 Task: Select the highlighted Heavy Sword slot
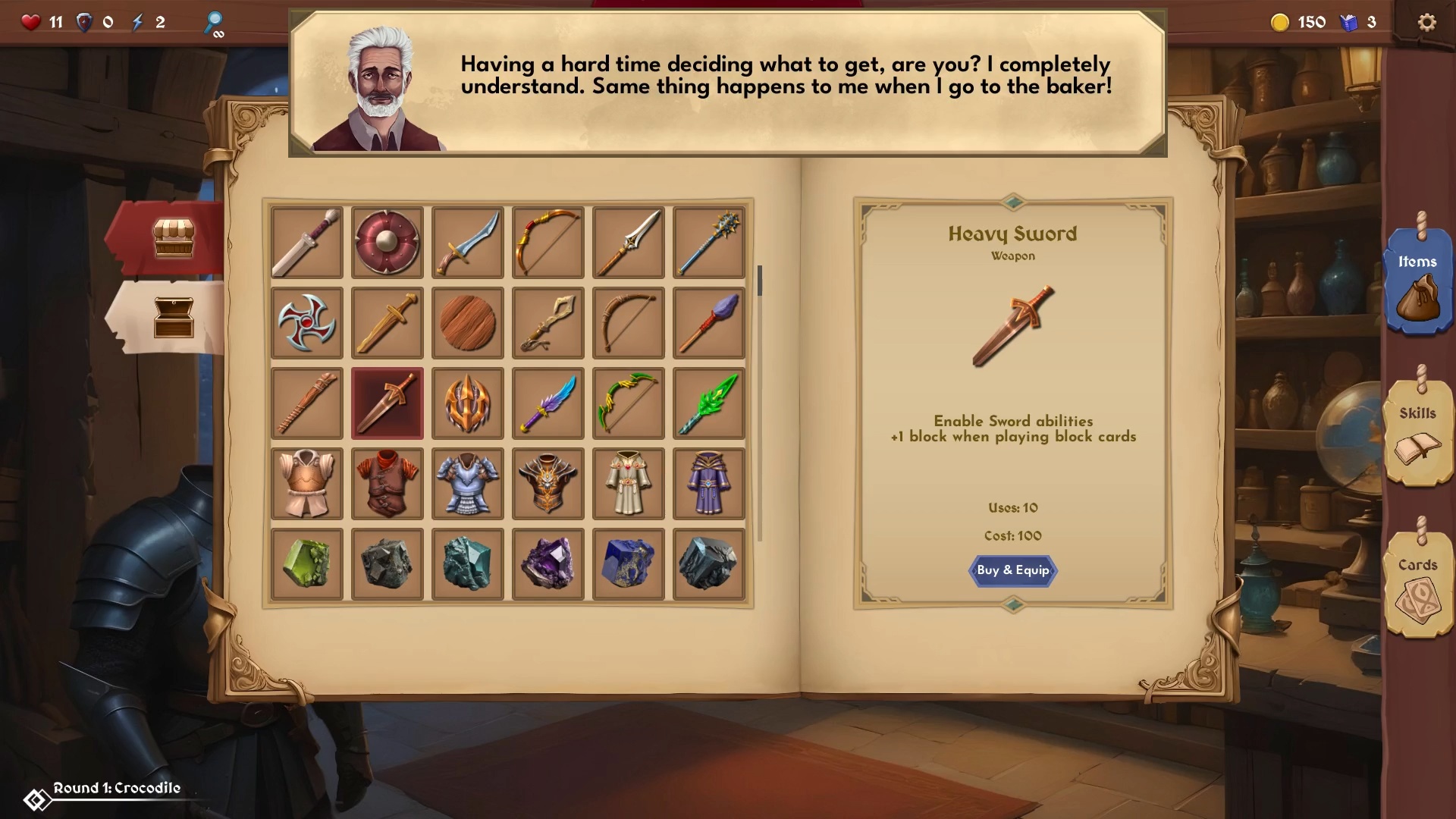(387, 403)
